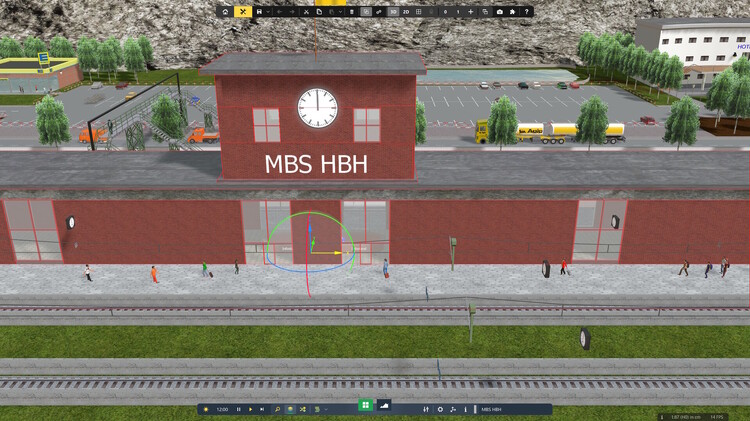This screenshot has height=421, width=750.
Task: Open help with the question mark icon
Action: coord(526,12)
